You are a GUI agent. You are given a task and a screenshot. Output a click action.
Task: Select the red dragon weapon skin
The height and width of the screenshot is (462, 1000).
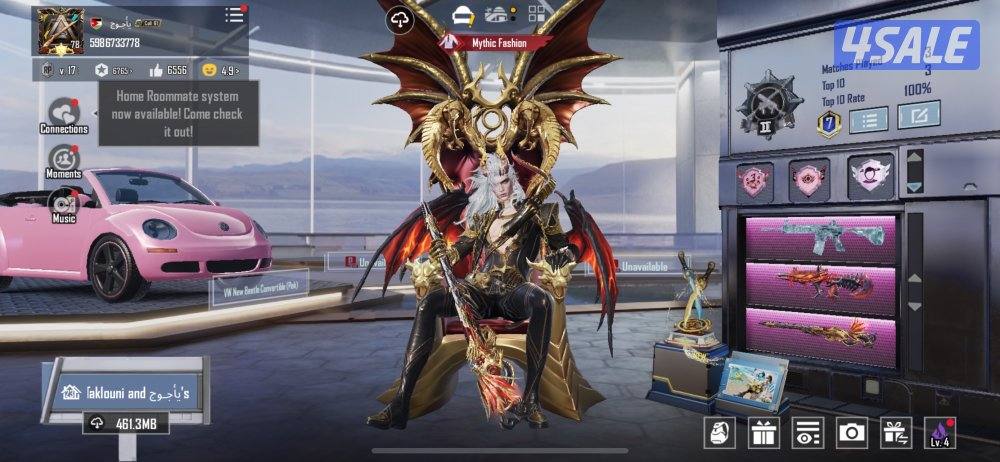pyautogui.click(x=821, y=286)
